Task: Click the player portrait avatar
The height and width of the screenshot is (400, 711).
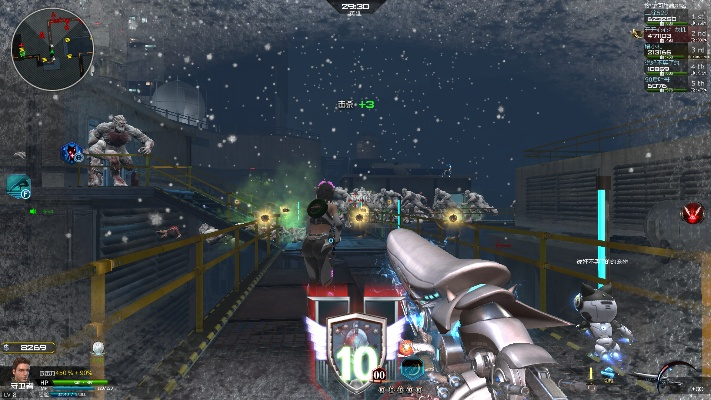Action: pos(18,368)
